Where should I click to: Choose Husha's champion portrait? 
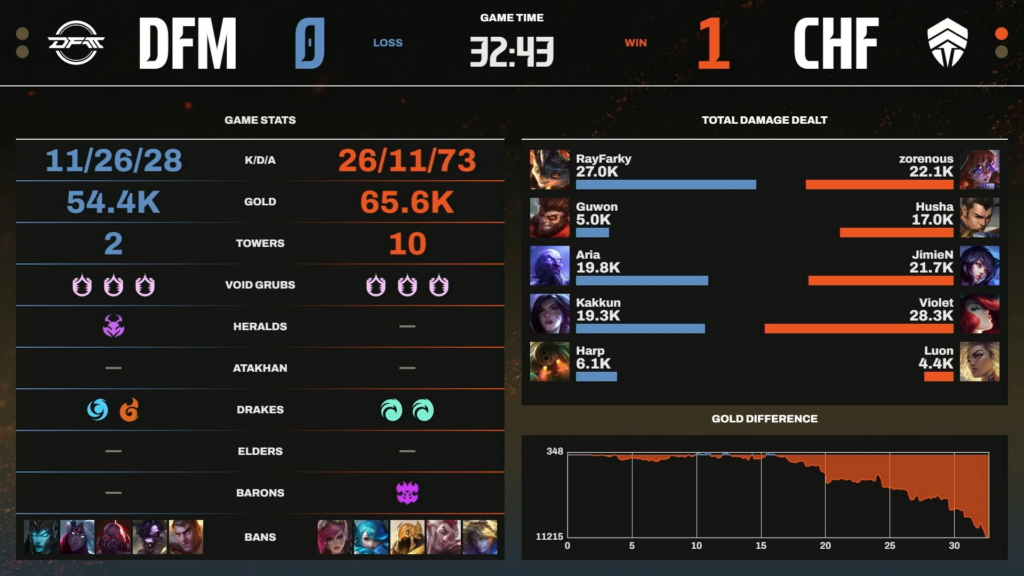click(979, 217)
